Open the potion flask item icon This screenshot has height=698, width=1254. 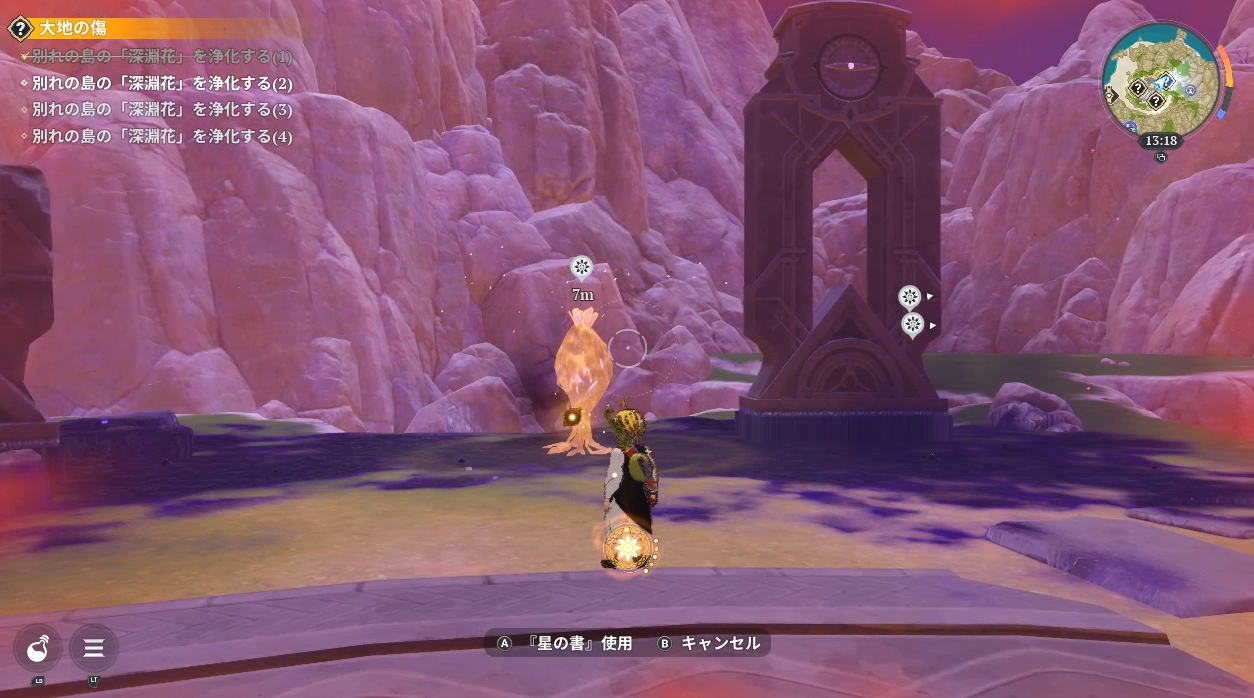(x=38, y=649)
